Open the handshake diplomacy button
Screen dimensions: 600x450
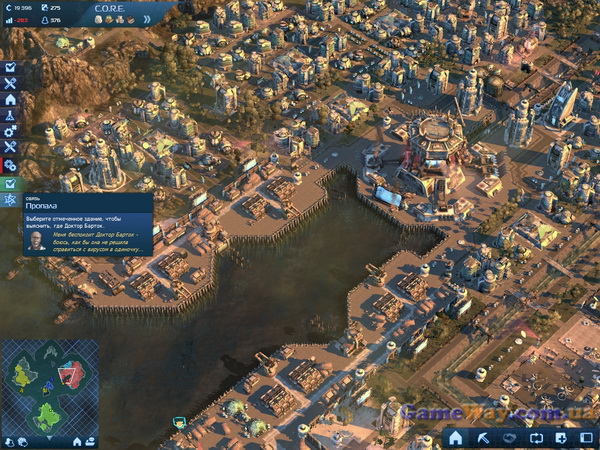click(508, 438)
